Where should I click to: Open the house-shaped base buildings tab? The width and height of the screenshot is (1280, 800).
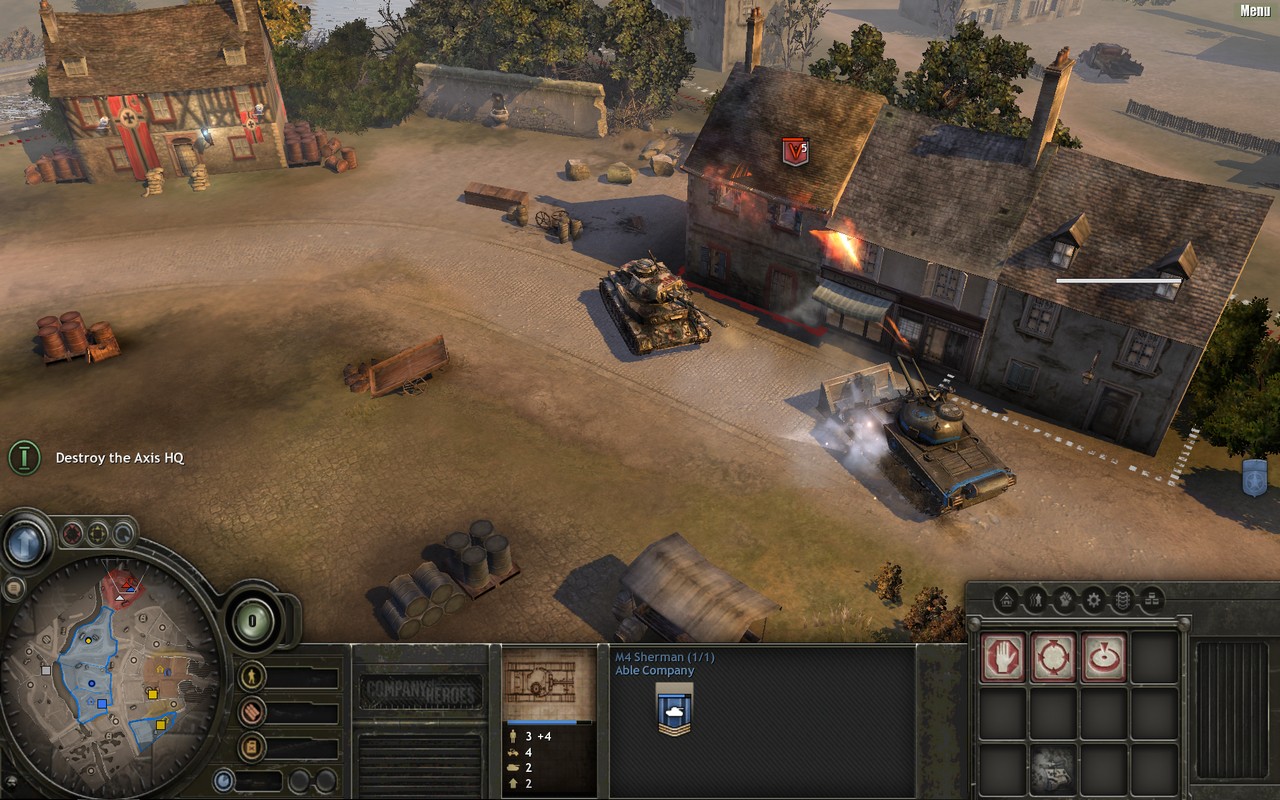click(1006, 600)
